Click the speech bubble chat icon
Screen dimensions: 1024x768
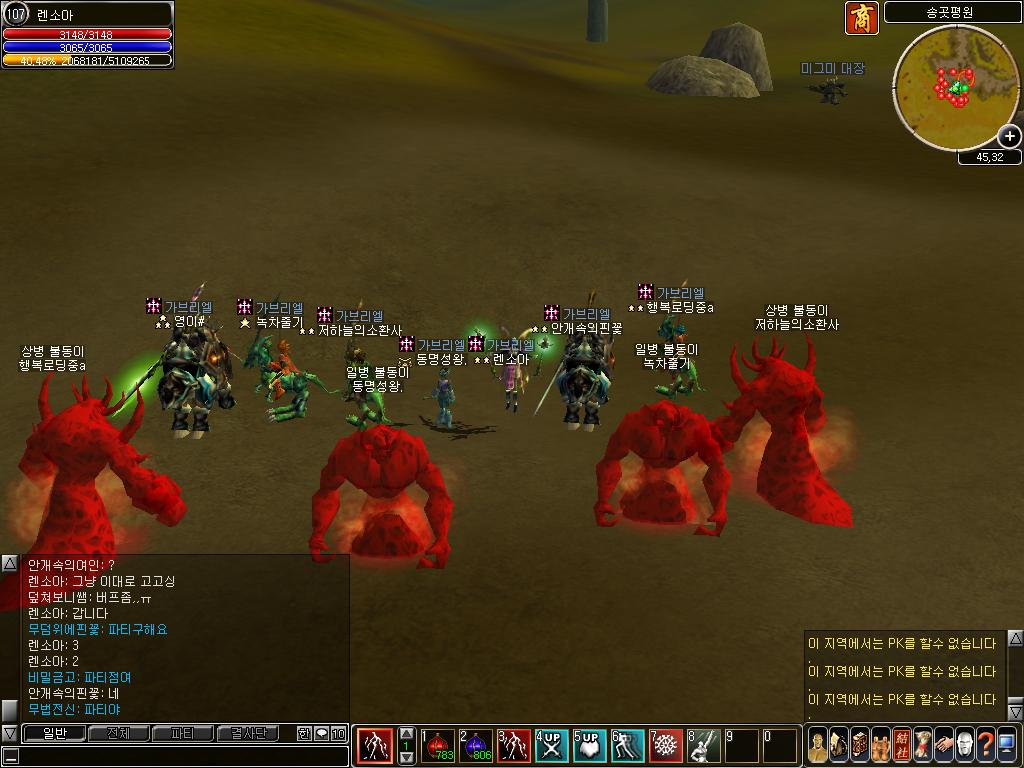(321, 734)
